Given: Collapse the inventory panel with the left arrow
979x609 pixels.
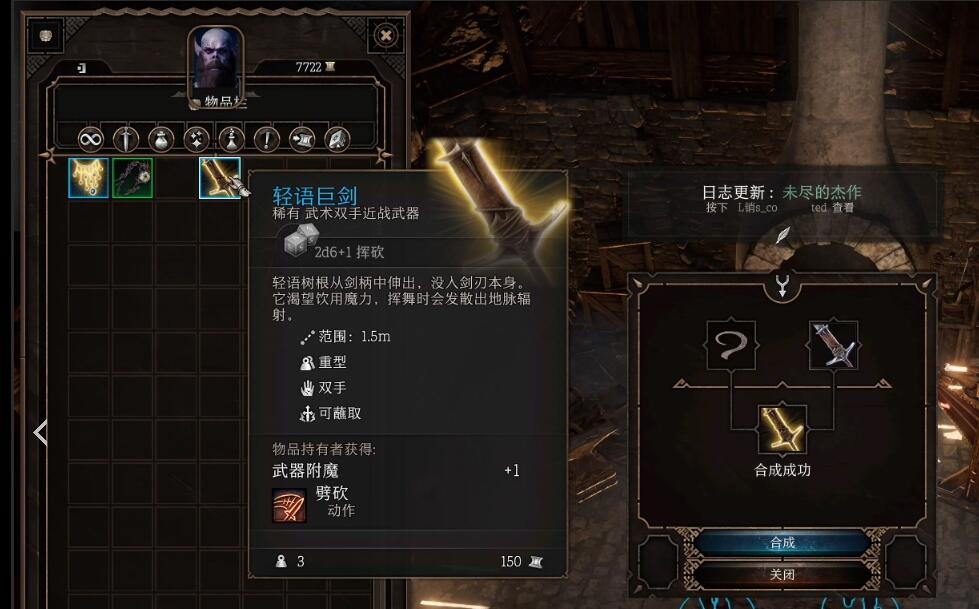Looking at the screenshot, I should 40,433.
